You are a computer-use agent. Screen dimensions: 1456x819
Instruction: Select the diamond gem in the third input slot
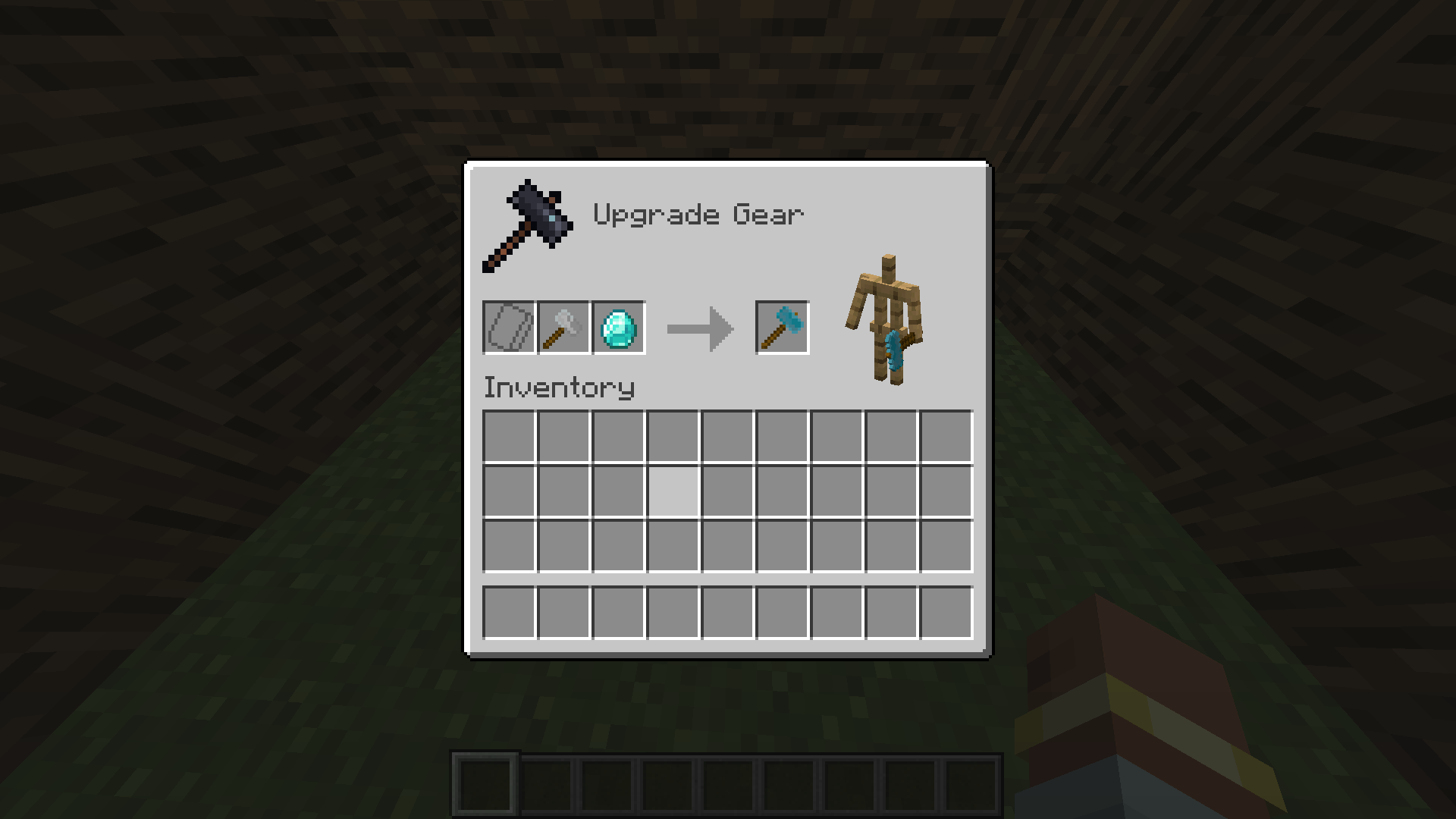[617, 328]
